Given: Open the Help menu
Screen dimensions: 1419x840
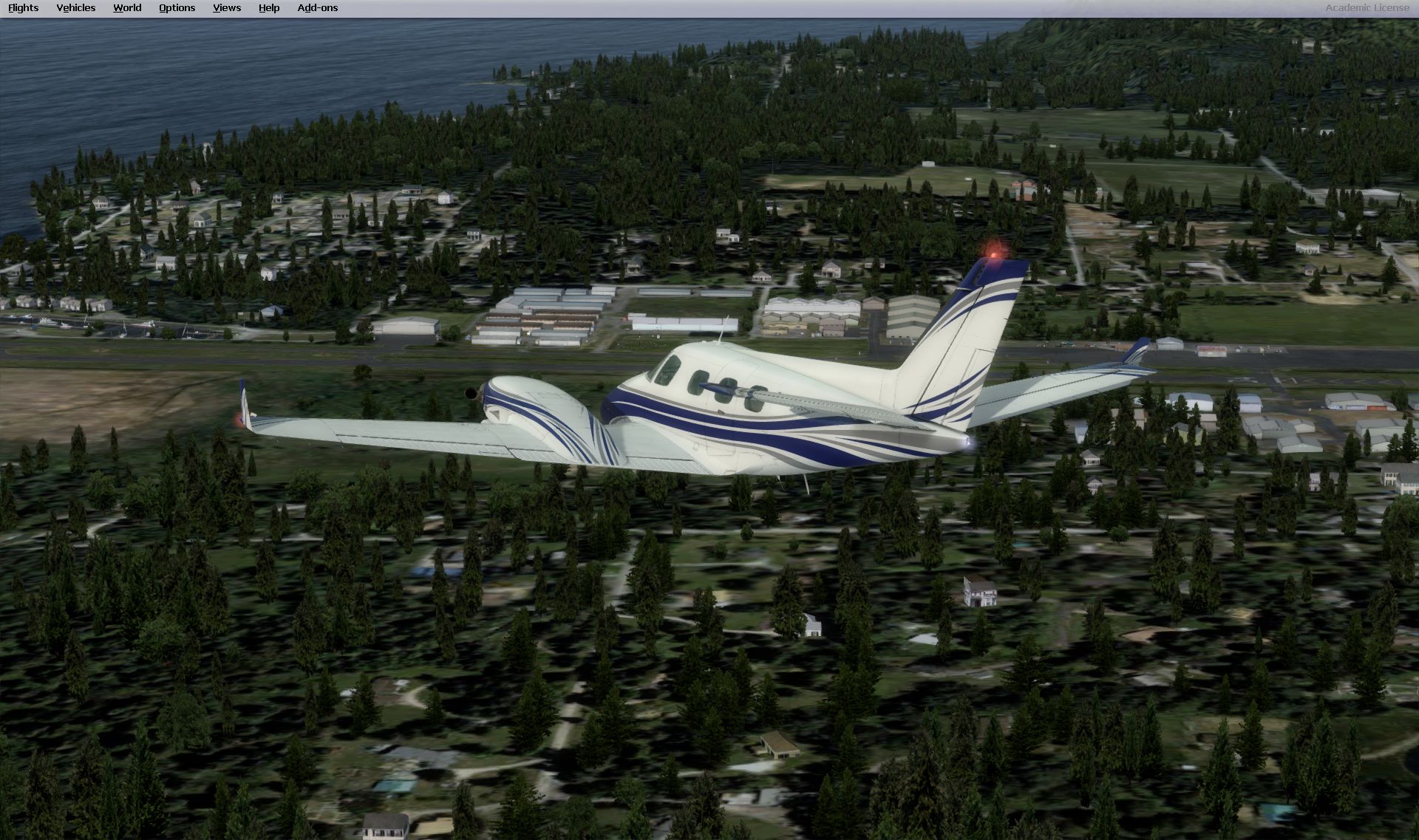Looking at the screenshot, I should pos(268,8).
